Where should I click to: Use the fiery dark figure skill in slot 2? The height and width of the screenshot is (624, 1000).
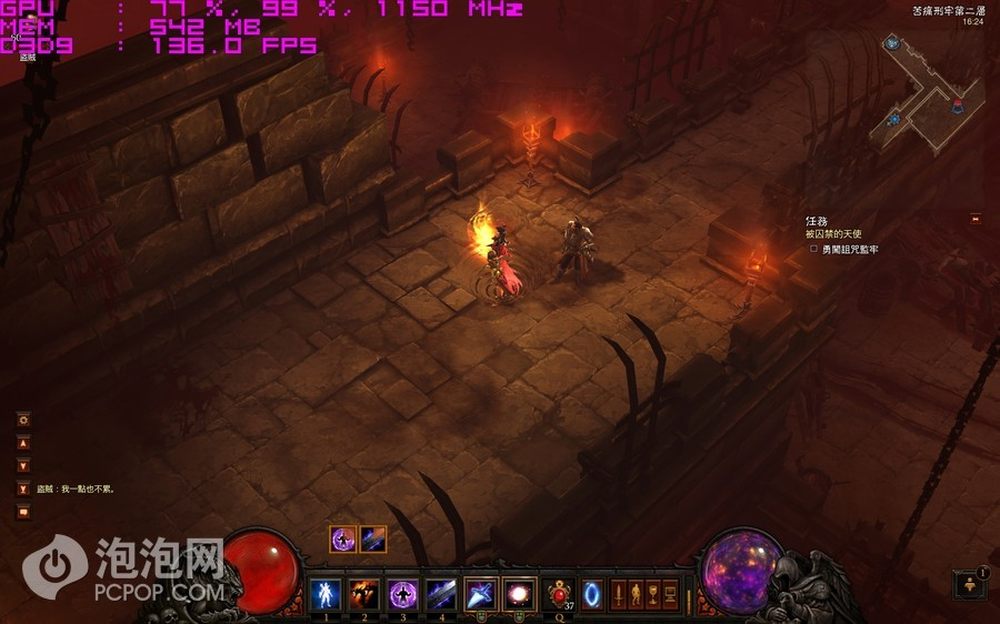pos(364,592)
